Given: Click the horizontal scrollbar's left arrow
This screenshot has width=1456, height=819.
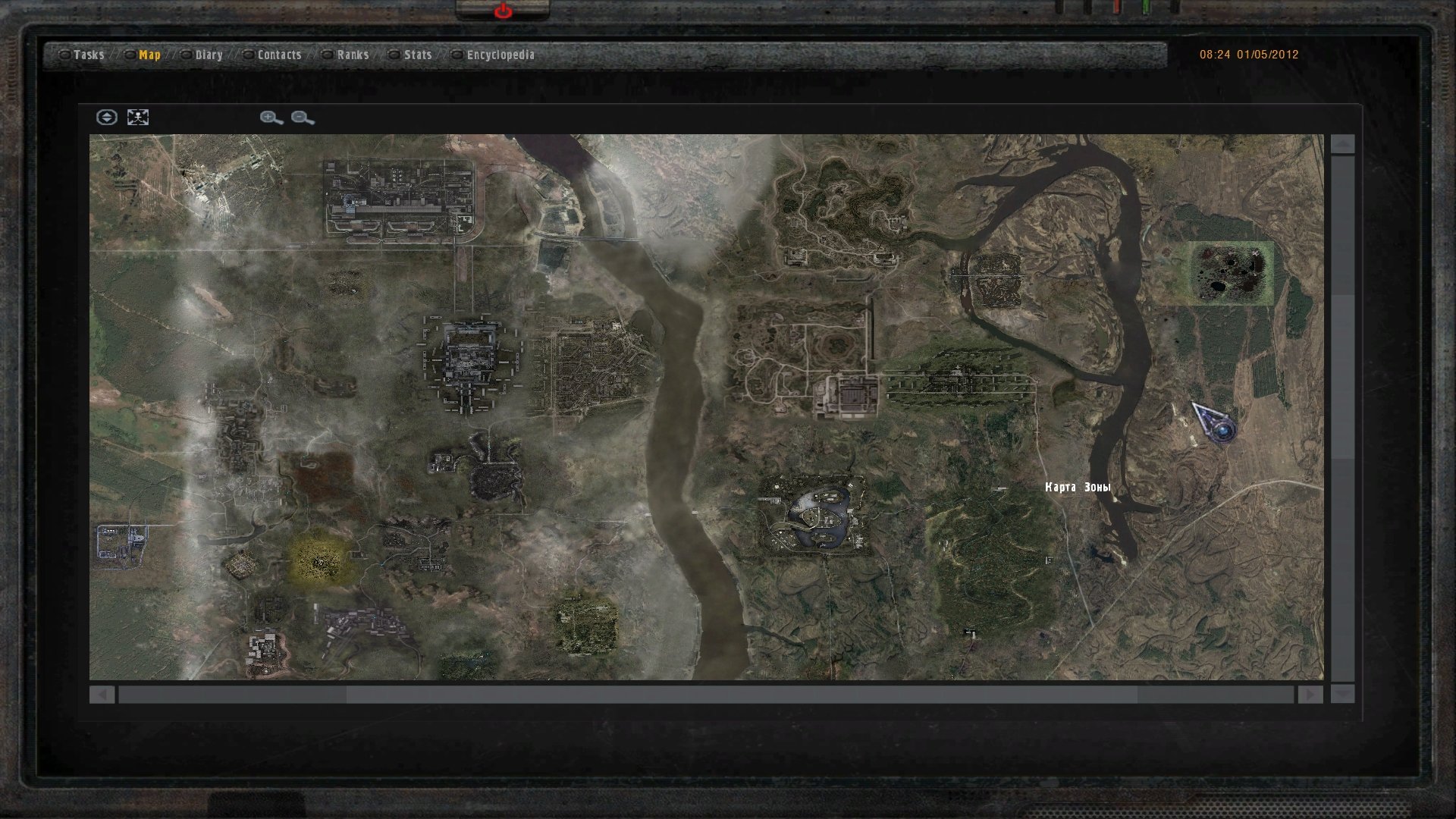Looking at the screenshot, I should [x=102, y=695].
